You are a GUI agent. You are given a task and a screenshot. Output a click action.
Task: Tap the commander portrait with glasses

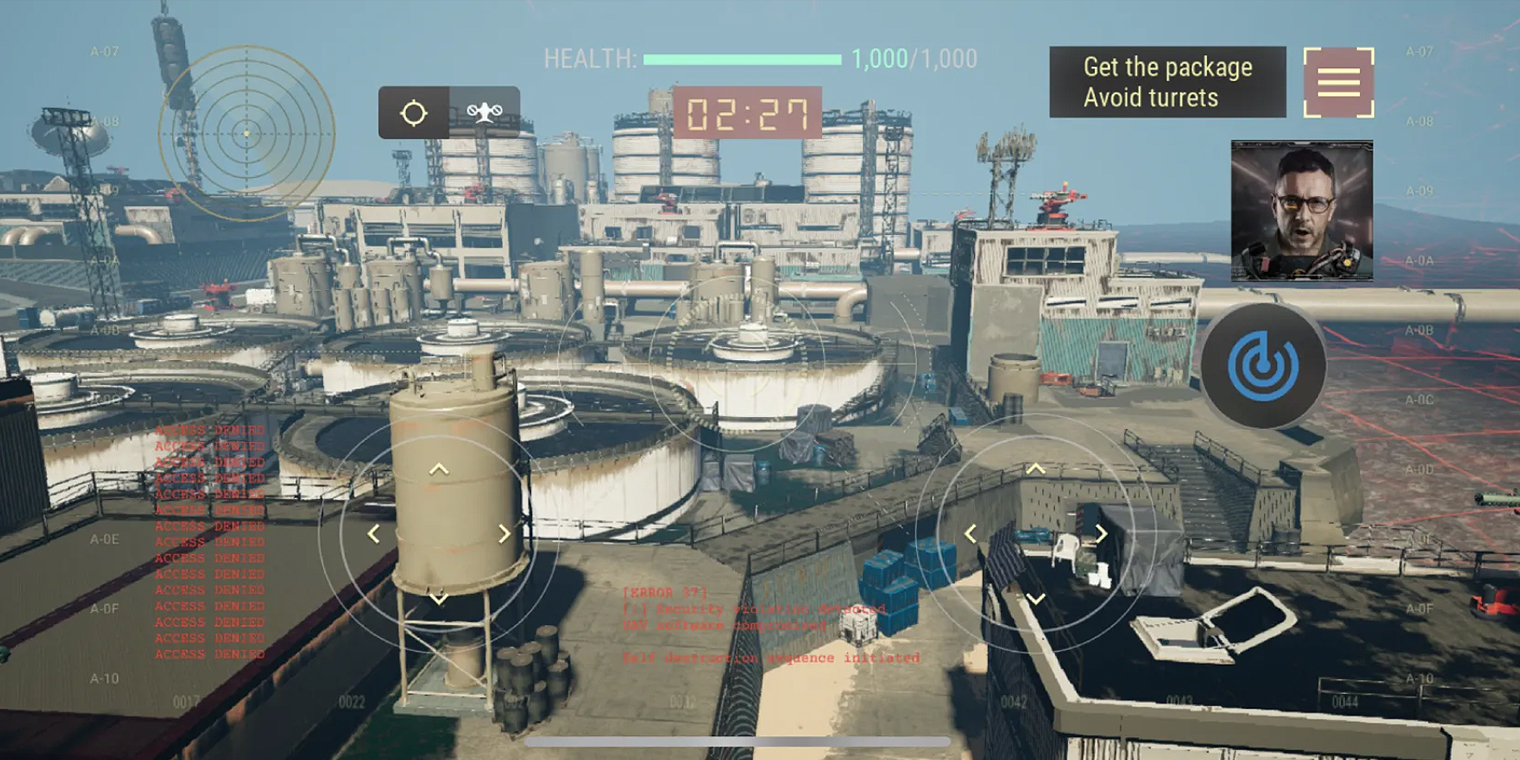[1301, 210]
